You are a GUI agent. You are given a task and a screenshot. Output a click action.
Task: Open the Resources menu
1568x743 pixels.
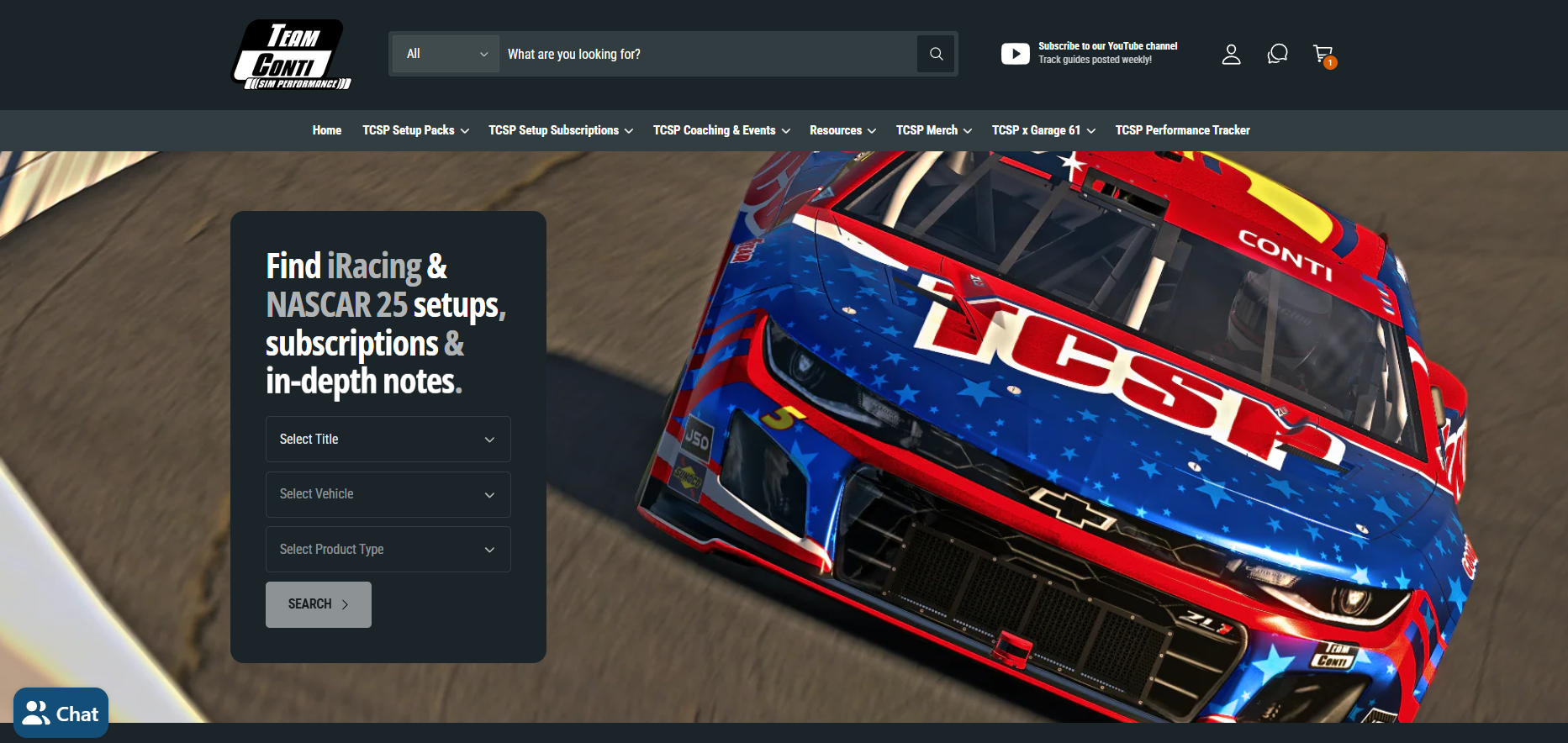(x=842, y=130)
